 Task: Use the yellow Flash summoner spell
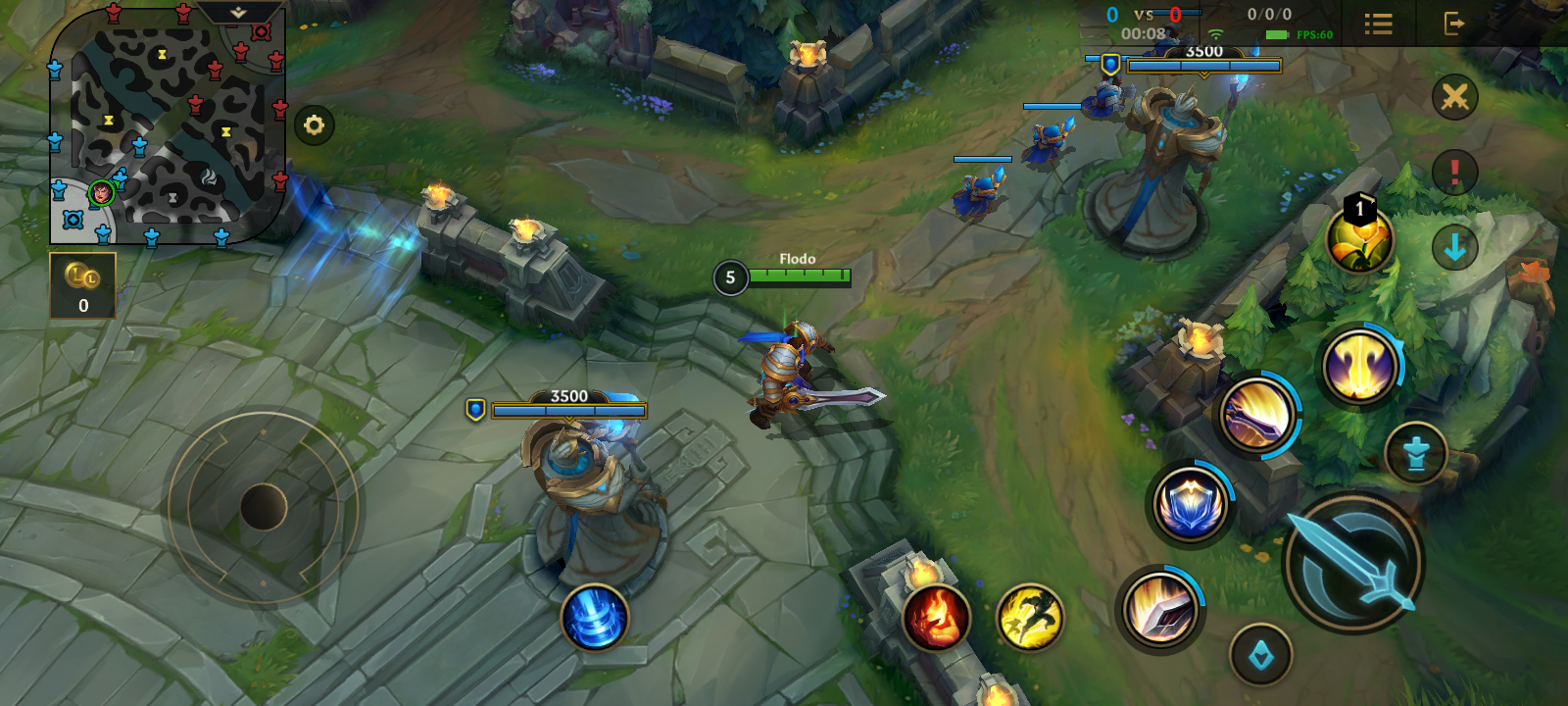[x=1030, y=618]
